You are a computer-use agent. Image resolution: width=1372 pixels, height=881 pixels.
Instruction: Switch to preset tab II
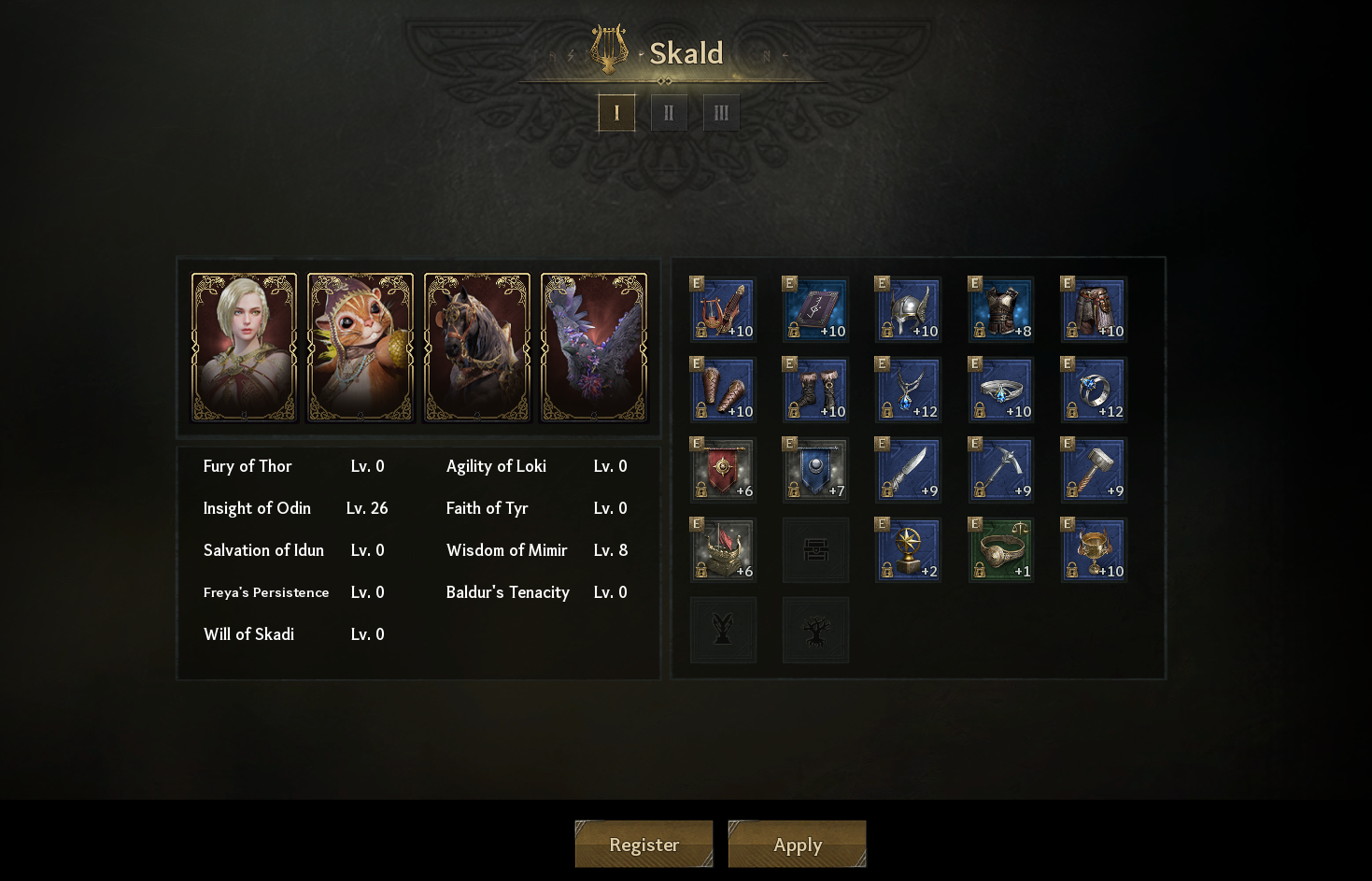[669, 113]
